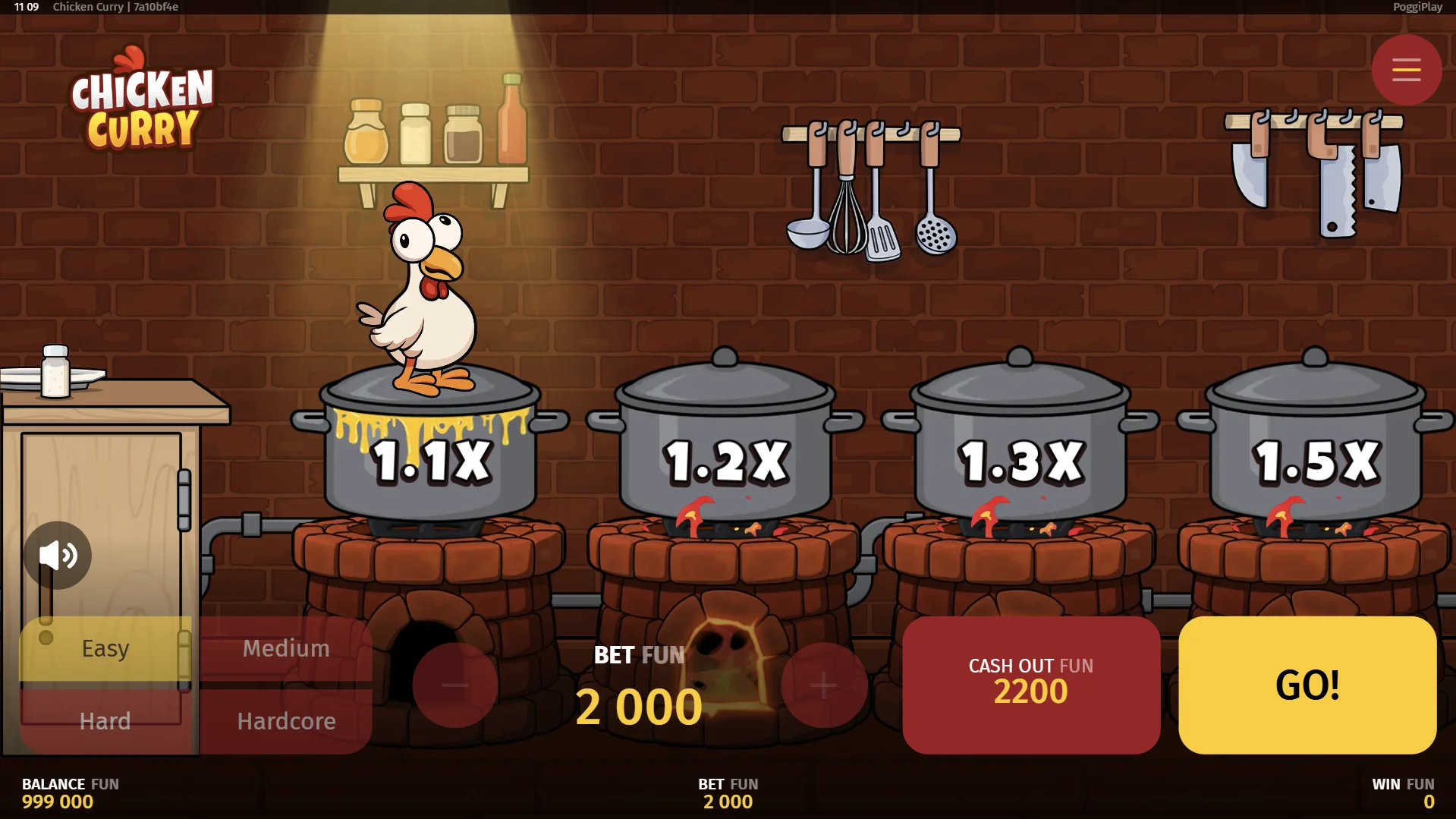Select Medium difficulty mode
Viewport: 1456px width, 819px height.
point(285,647)
